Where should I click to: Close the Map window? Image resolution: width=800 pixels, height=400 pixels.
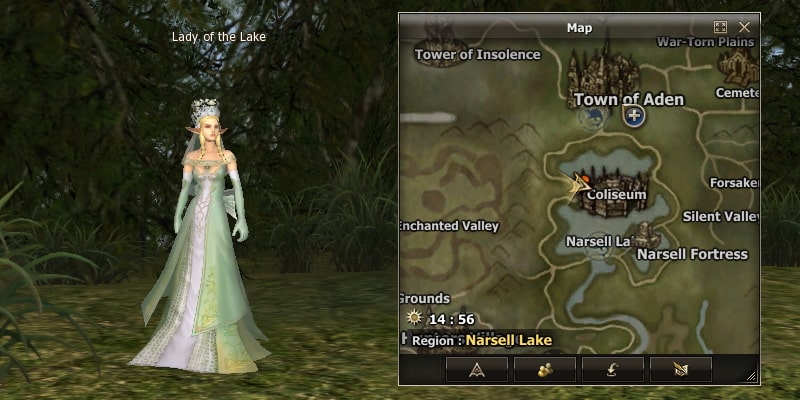tap(744, 28)
